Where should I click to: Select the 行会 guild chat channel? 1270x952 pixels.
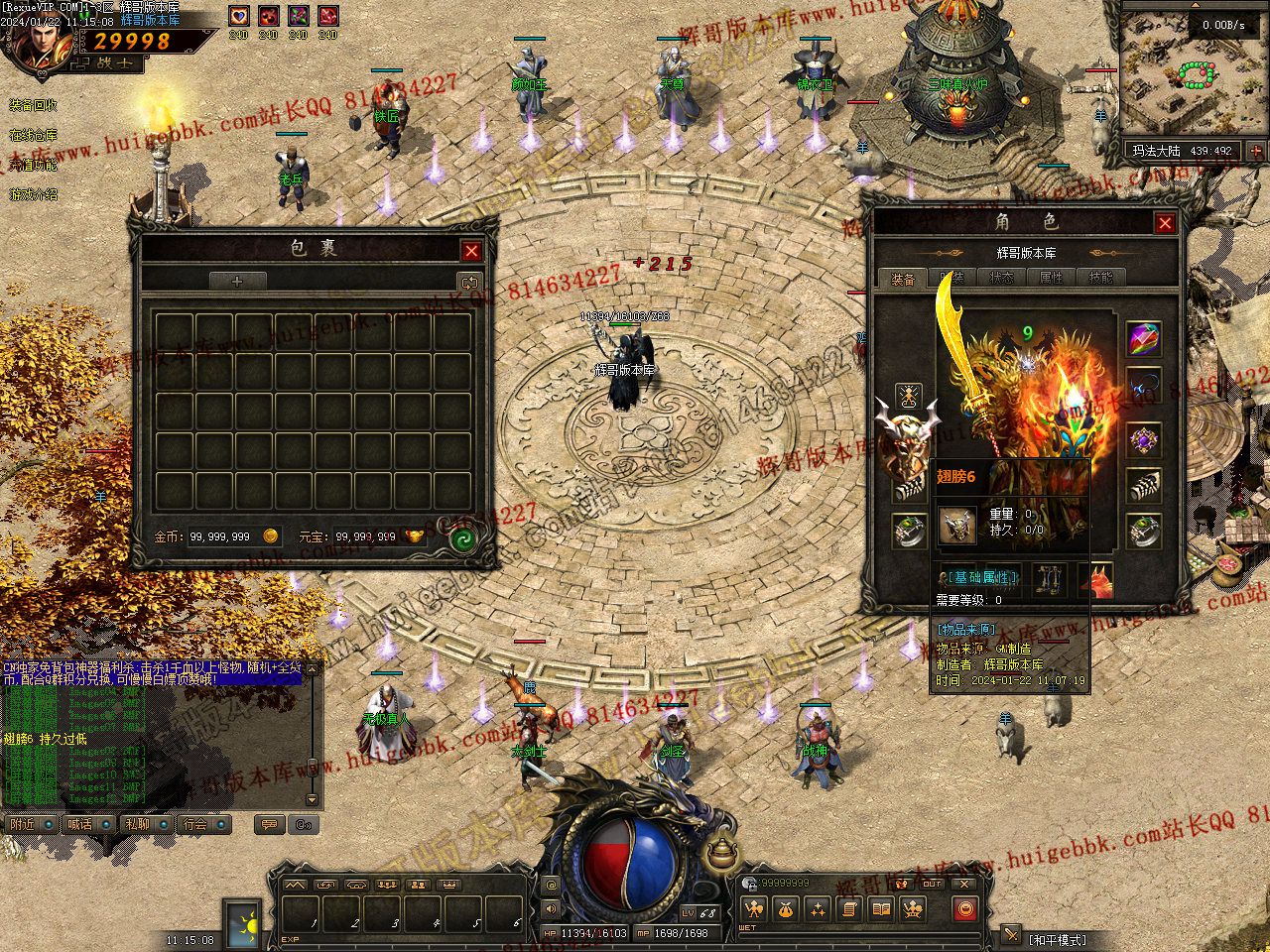(196, 824)
